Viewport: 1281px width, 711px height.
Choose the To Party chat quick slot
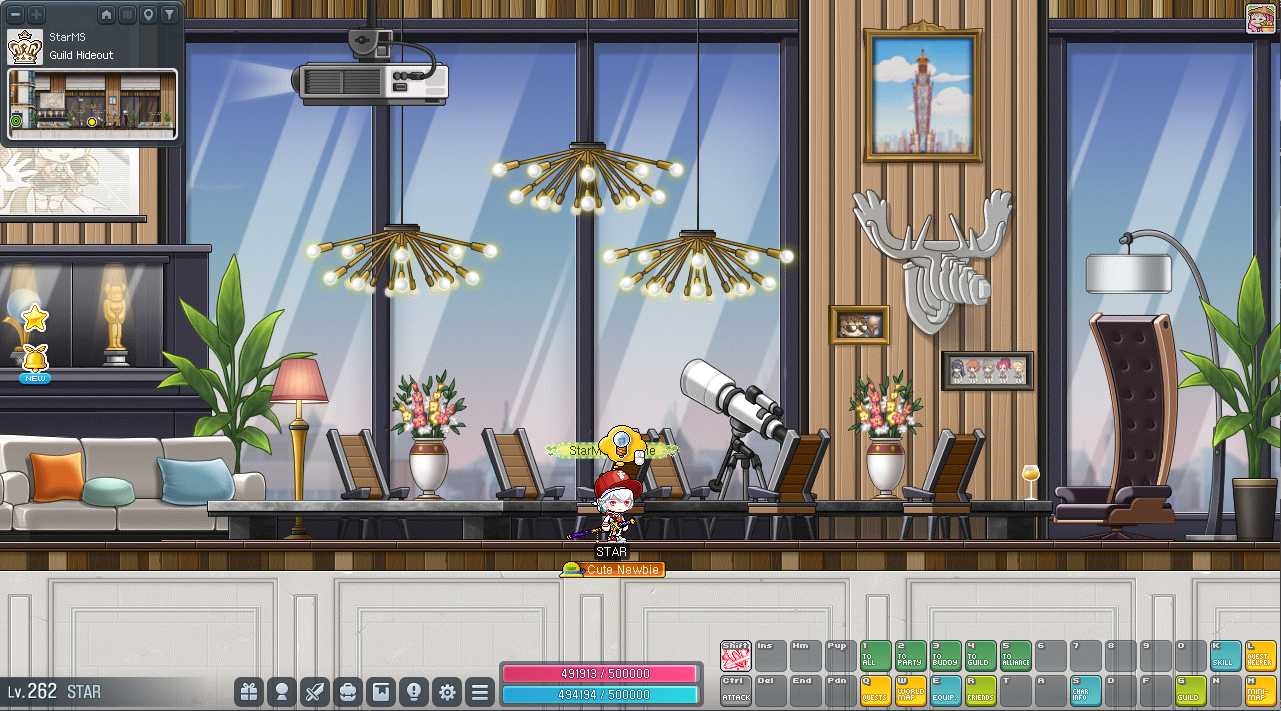[910, 655]
